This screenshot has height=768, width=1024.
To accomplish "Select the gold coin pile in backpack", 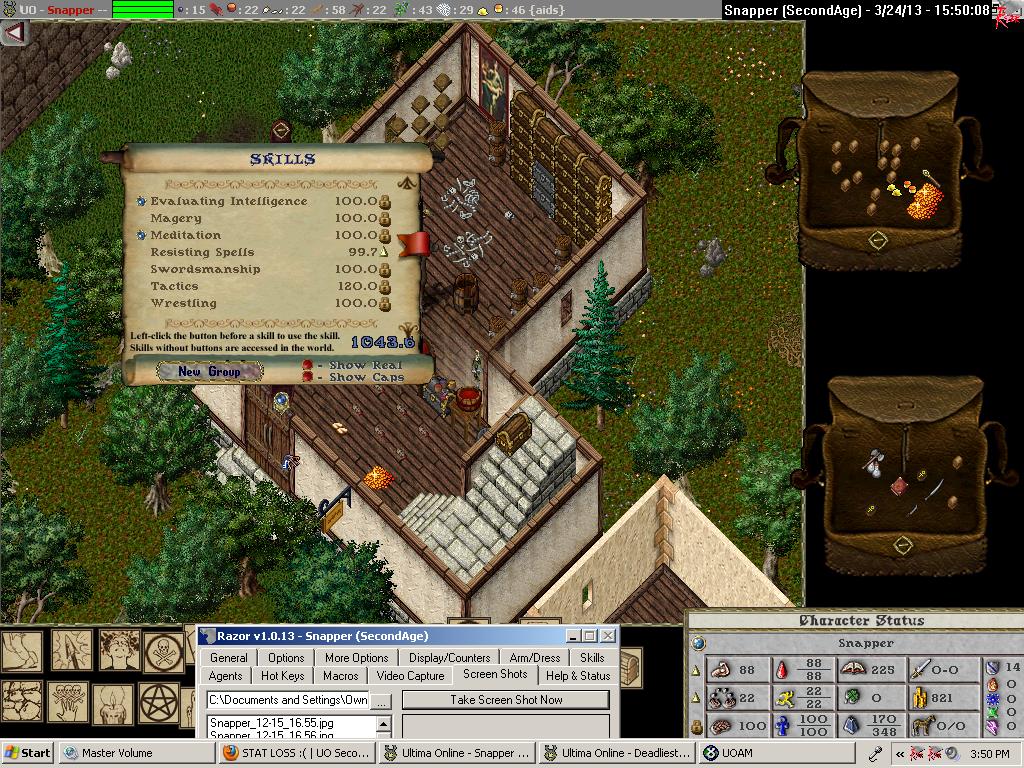I will click(x=924, y=200).
